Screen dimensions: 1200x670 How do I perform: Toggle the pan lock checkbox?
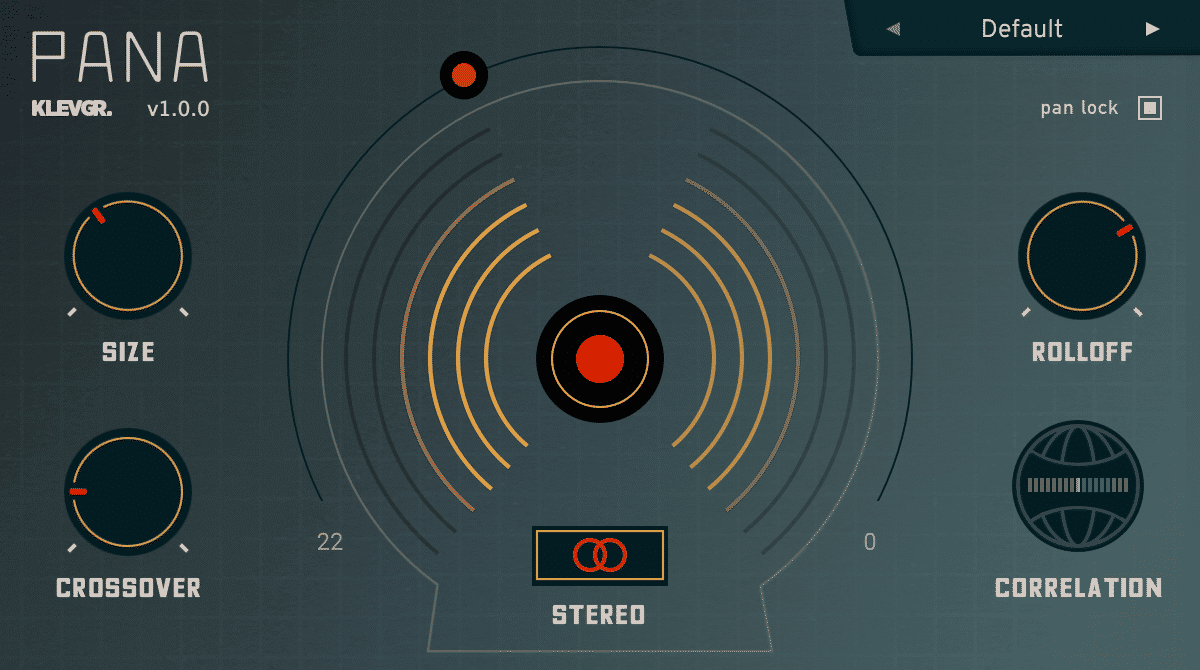1150,108
